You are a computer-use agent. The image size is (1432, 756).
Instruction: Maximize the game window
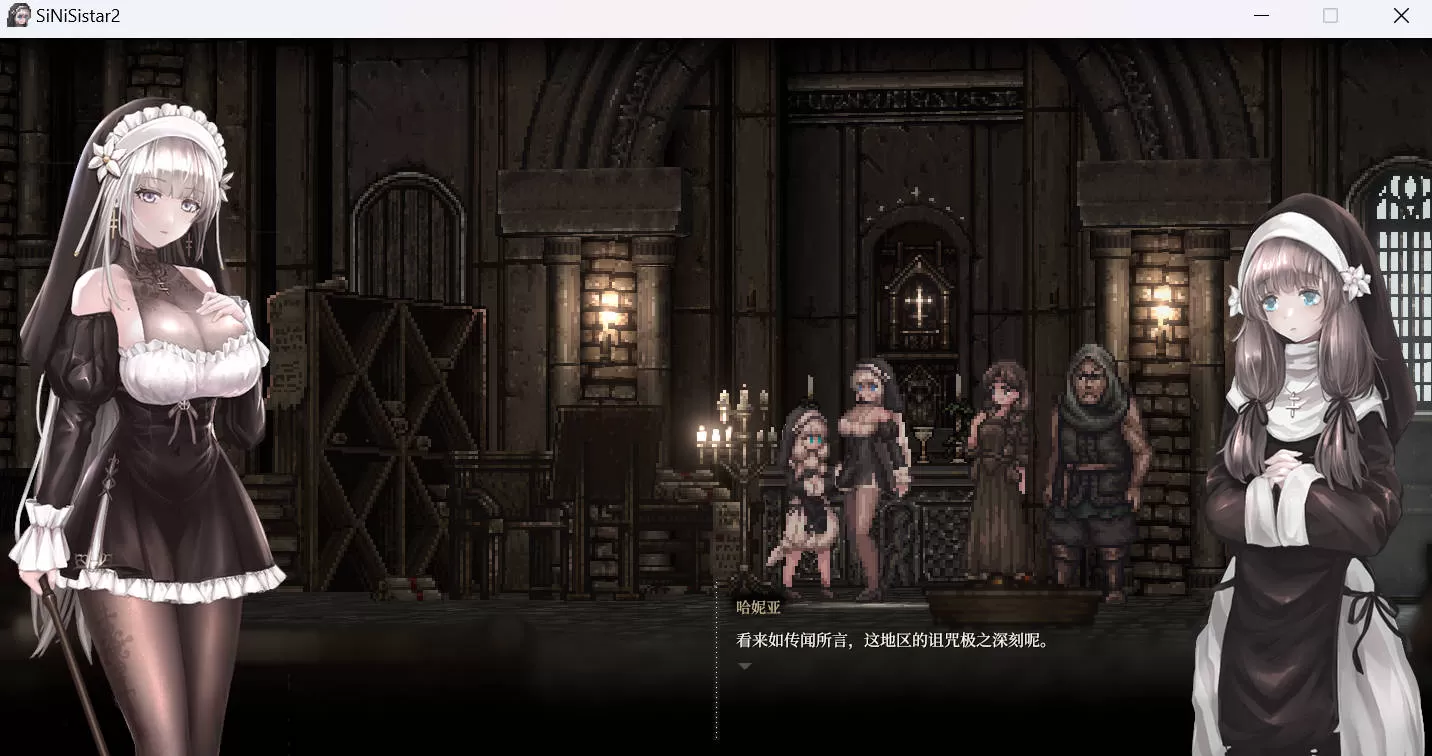point(1330,16)
